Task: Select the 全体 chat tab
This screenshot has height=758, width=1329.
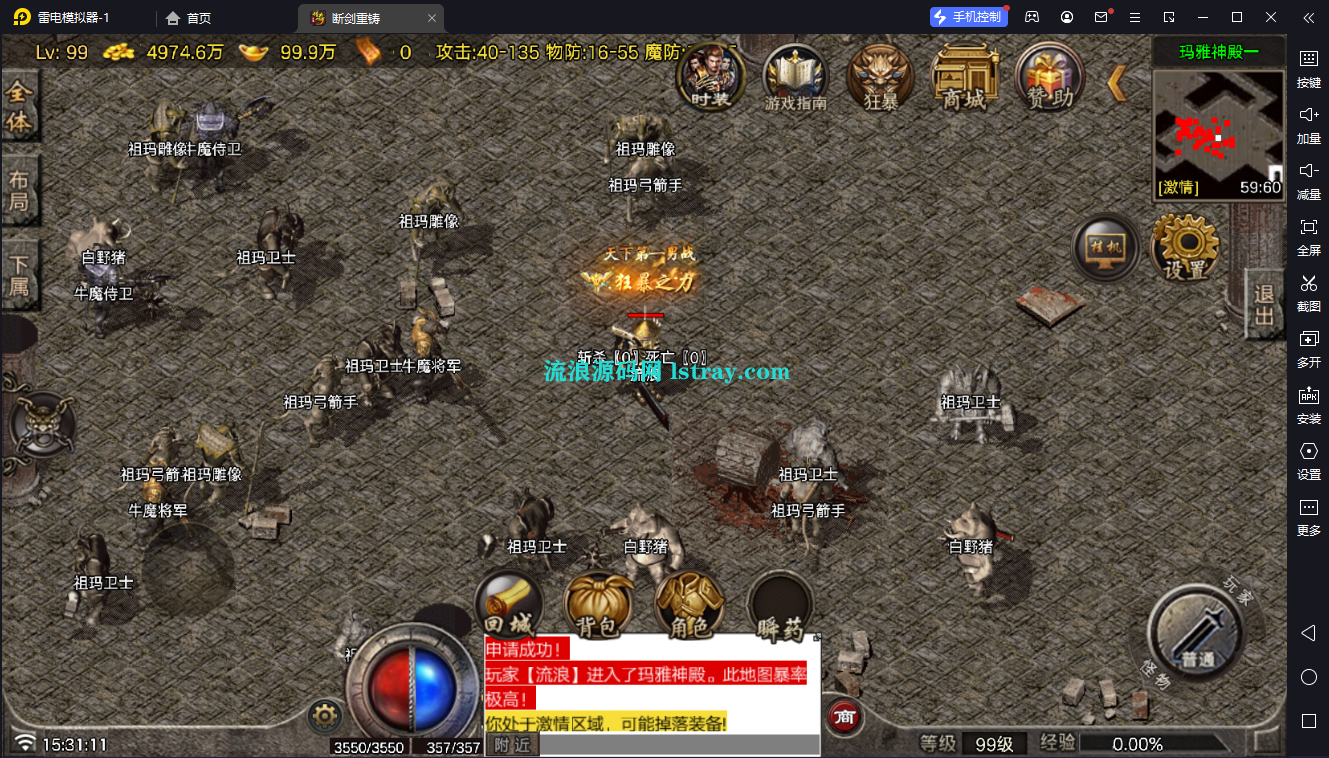Action: (x=21, y=108)
